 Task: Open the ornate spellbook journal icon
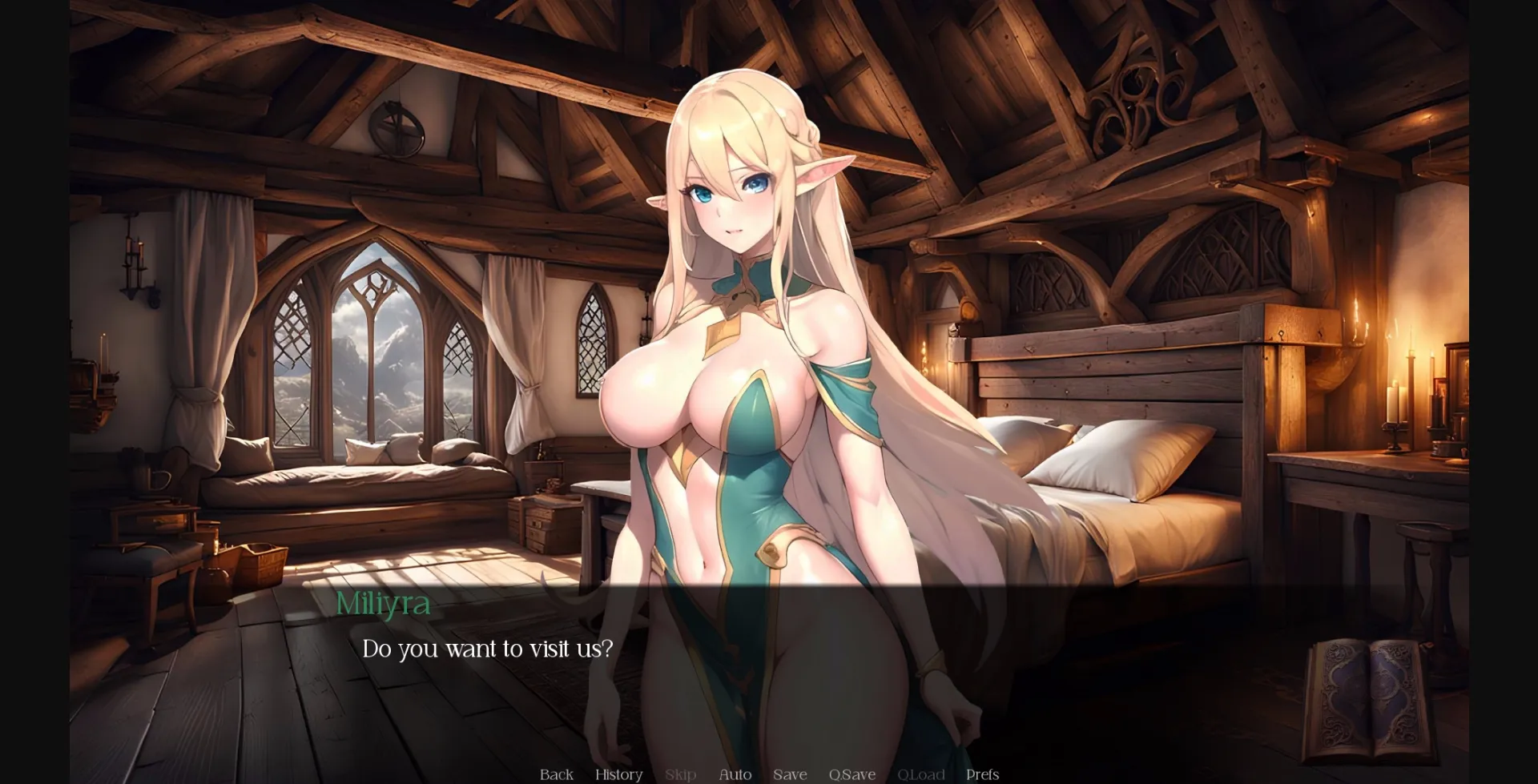[x=1367, y=699]
